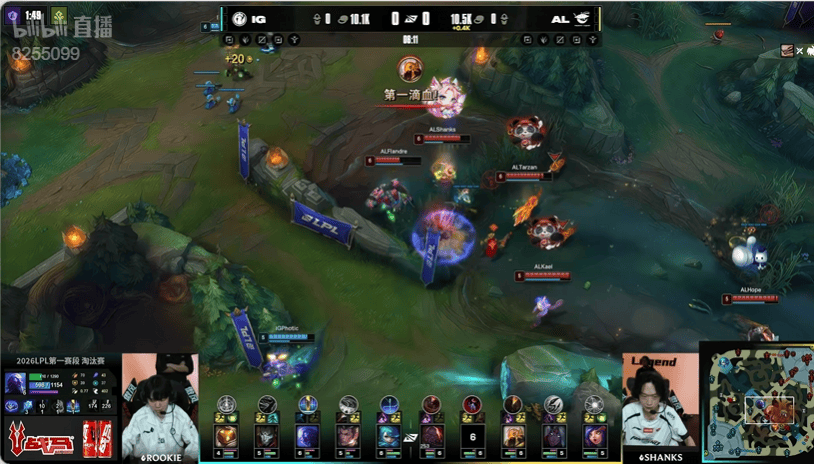
Task: Click the IG team logo on scoreboard
Action: pos(241,18)
